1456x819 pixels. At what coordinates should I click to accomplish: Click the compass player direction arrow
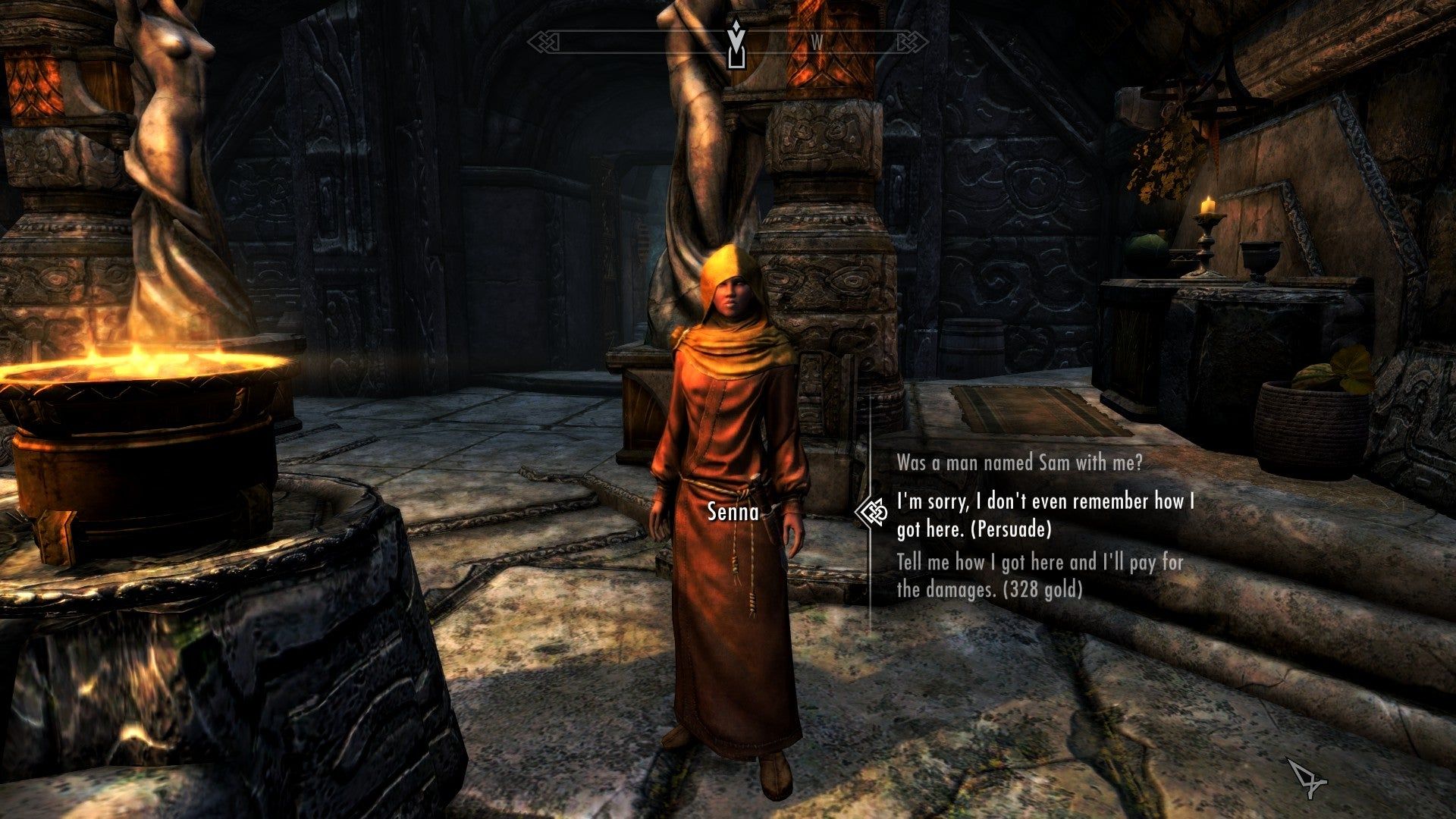(735, 39)
